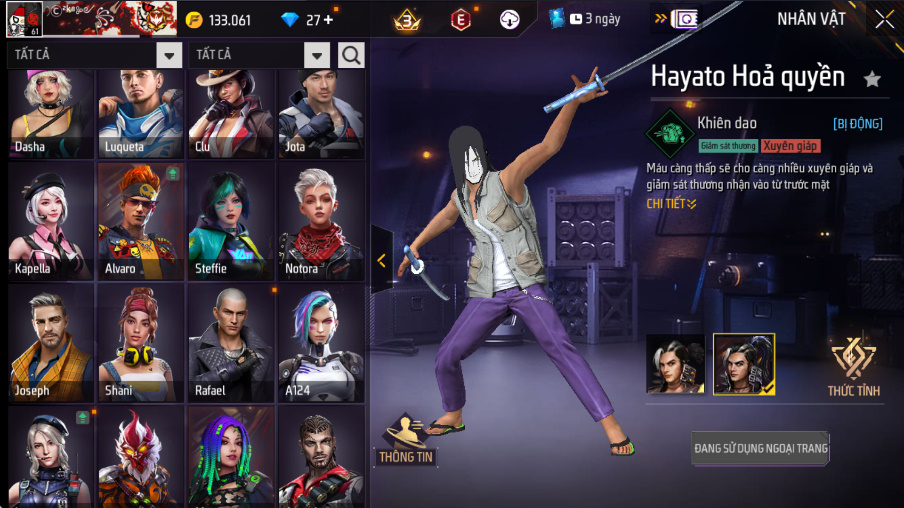Select the Steffie character tile
Viewport: 904px width, 508px height.
tap(231, 222)
